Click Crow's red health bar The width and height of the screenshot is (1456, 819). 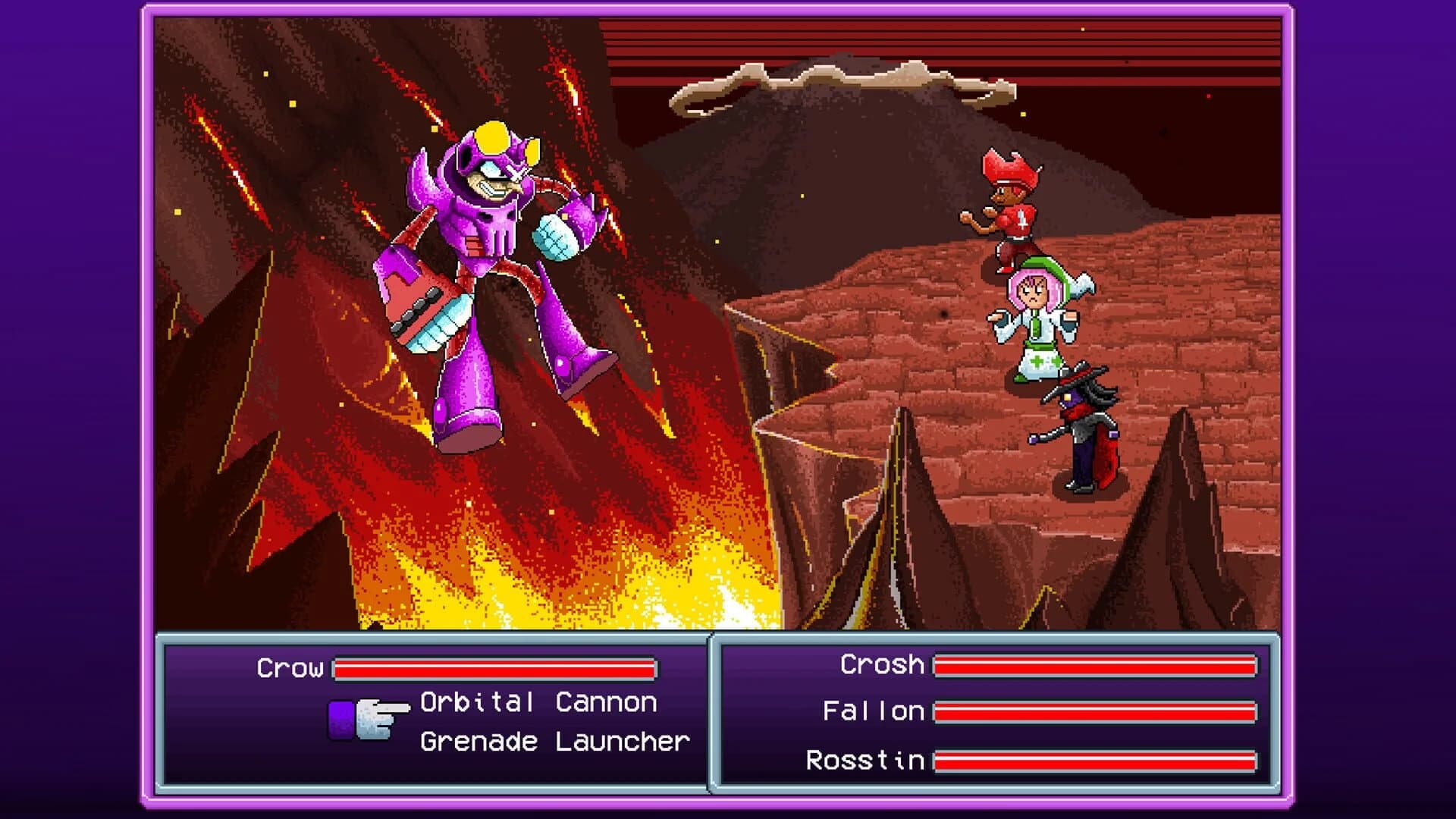[x=493, y=669]
